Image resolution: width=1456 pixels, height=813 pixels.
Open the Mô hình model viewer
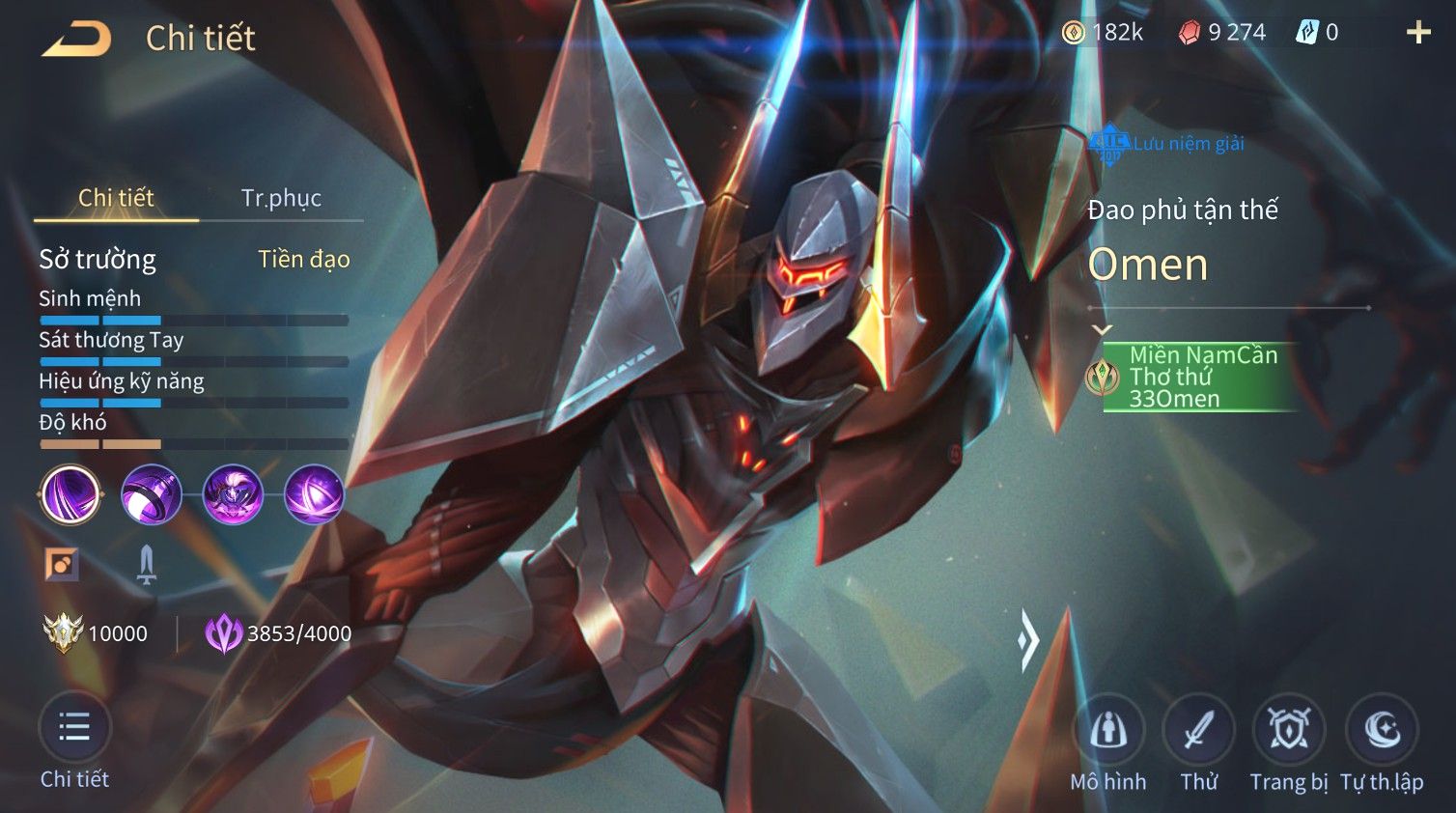point(1107,731)
